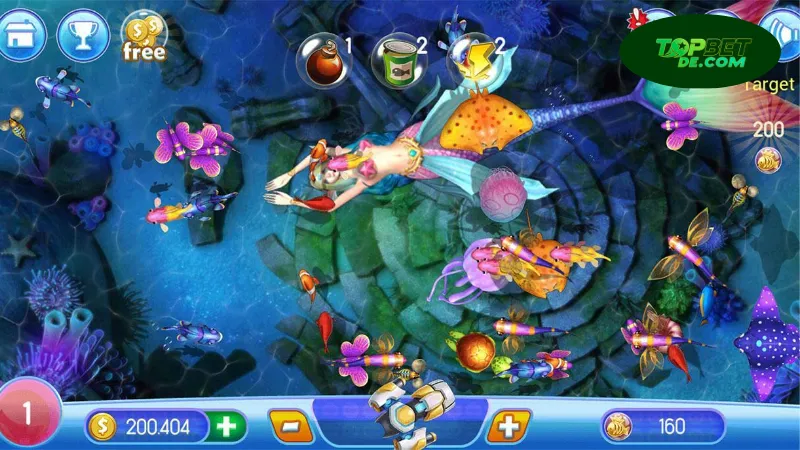Claim the free coins bonus
Screen dimensions: 800x450
point(143,37)
